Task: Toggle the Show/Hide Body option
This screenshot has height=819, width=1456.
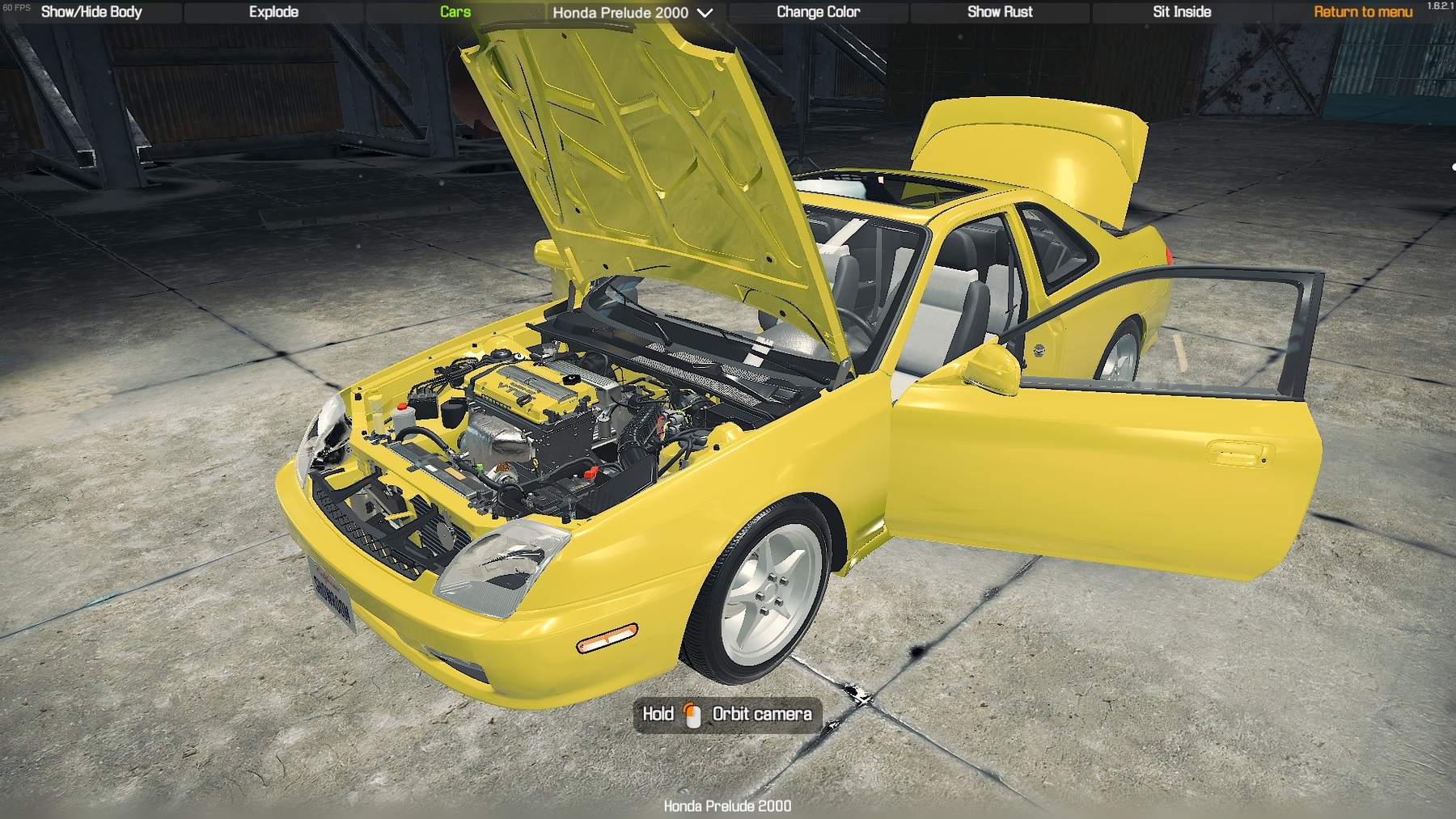Action: tap(91, 12)
